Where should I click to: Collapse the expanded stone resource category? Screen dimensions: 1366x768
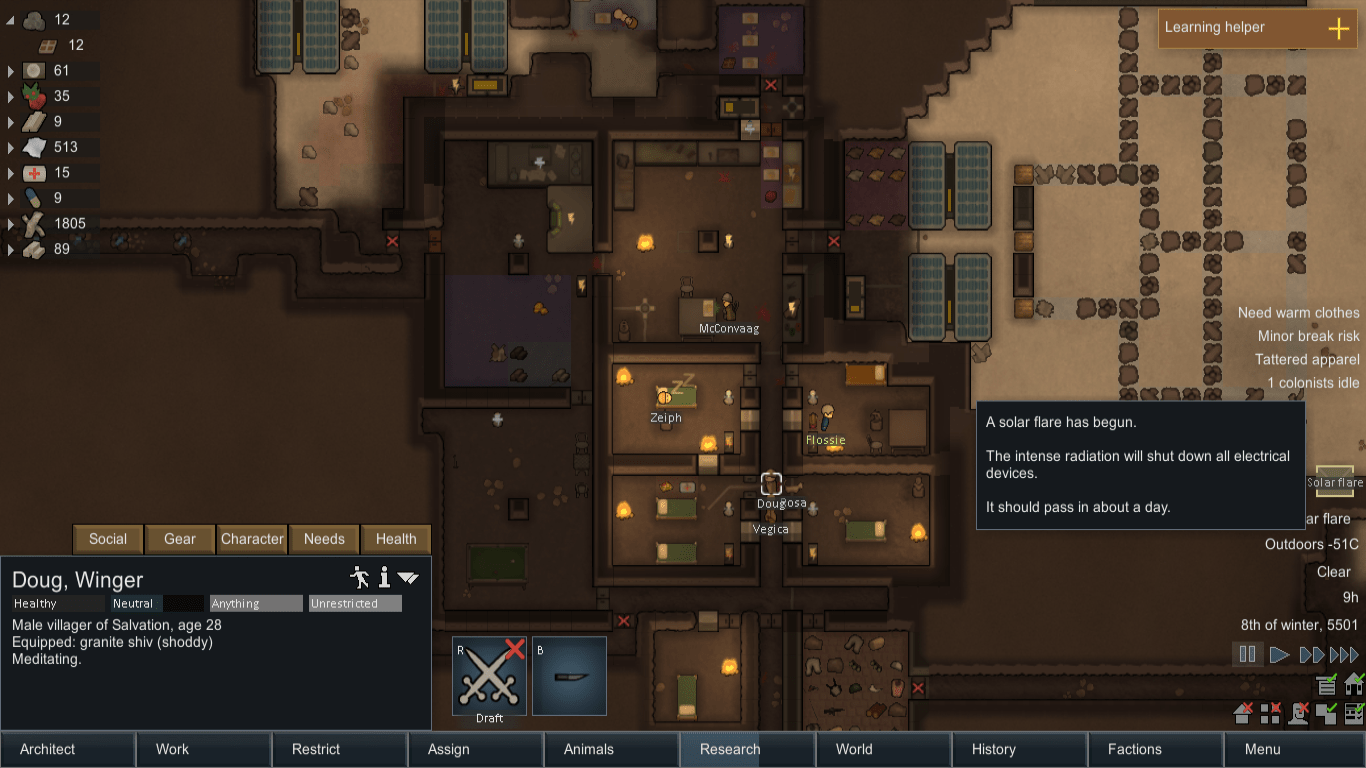pyautogui.click(x=9, y=19)
